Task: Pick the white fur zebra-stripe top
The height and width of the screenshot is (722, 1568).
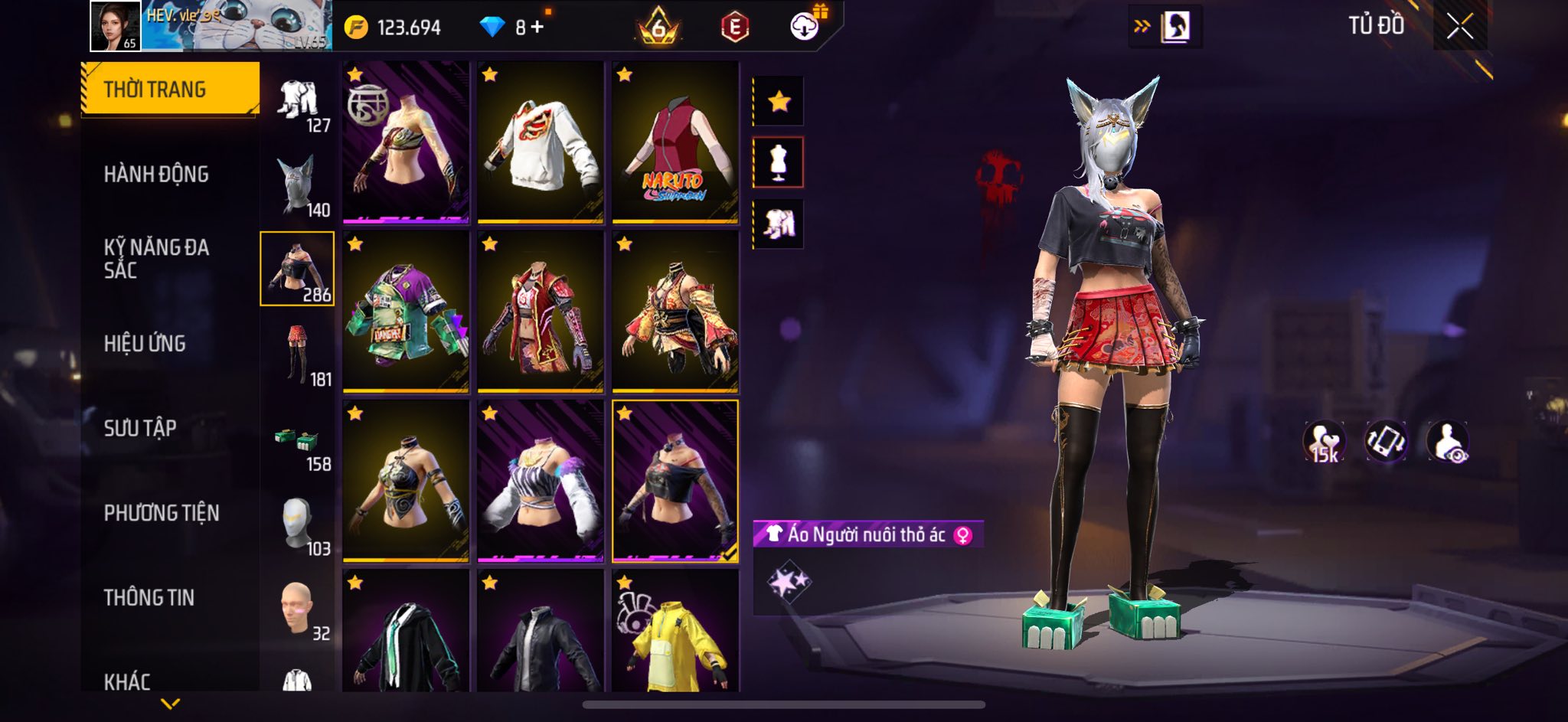Action: pyautogui.click(x=540, y=482)
